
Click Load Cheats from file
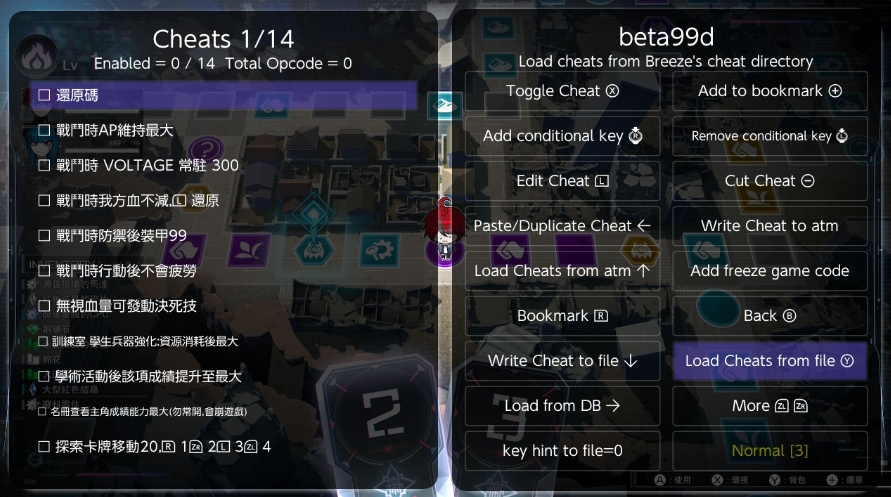[769, 361]
